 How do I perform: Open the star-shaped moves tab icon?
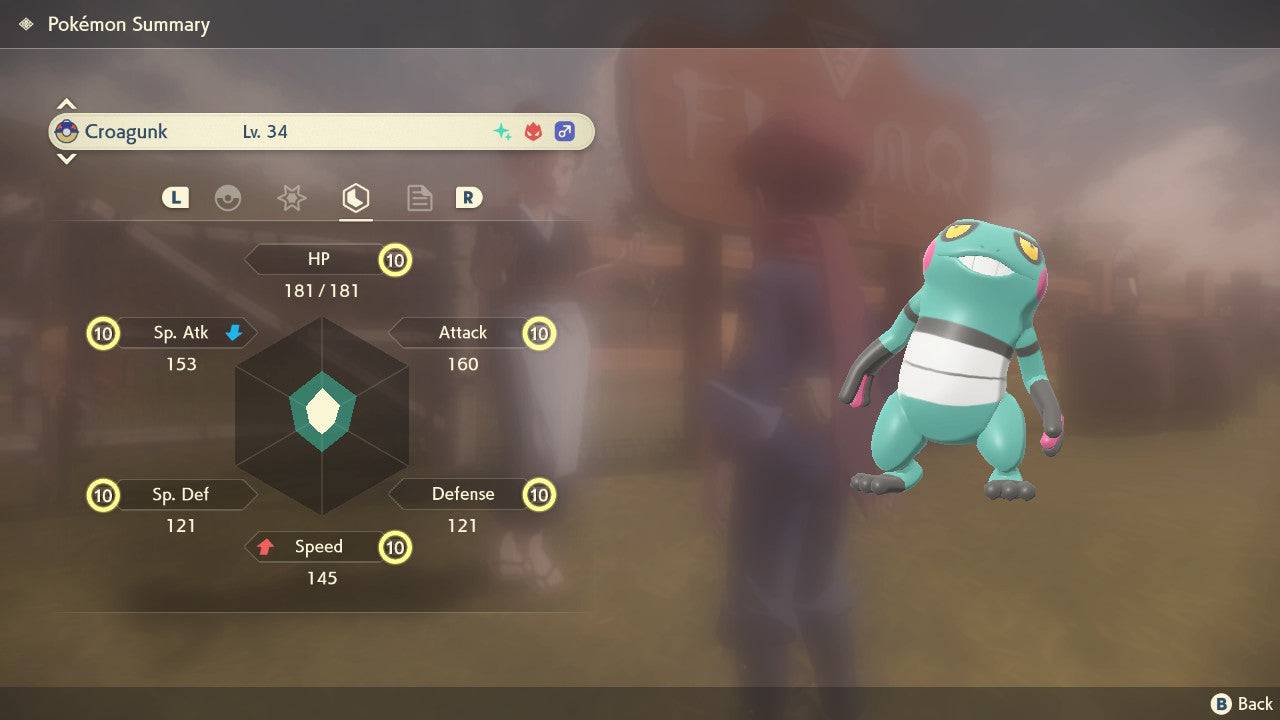(290, 198)
